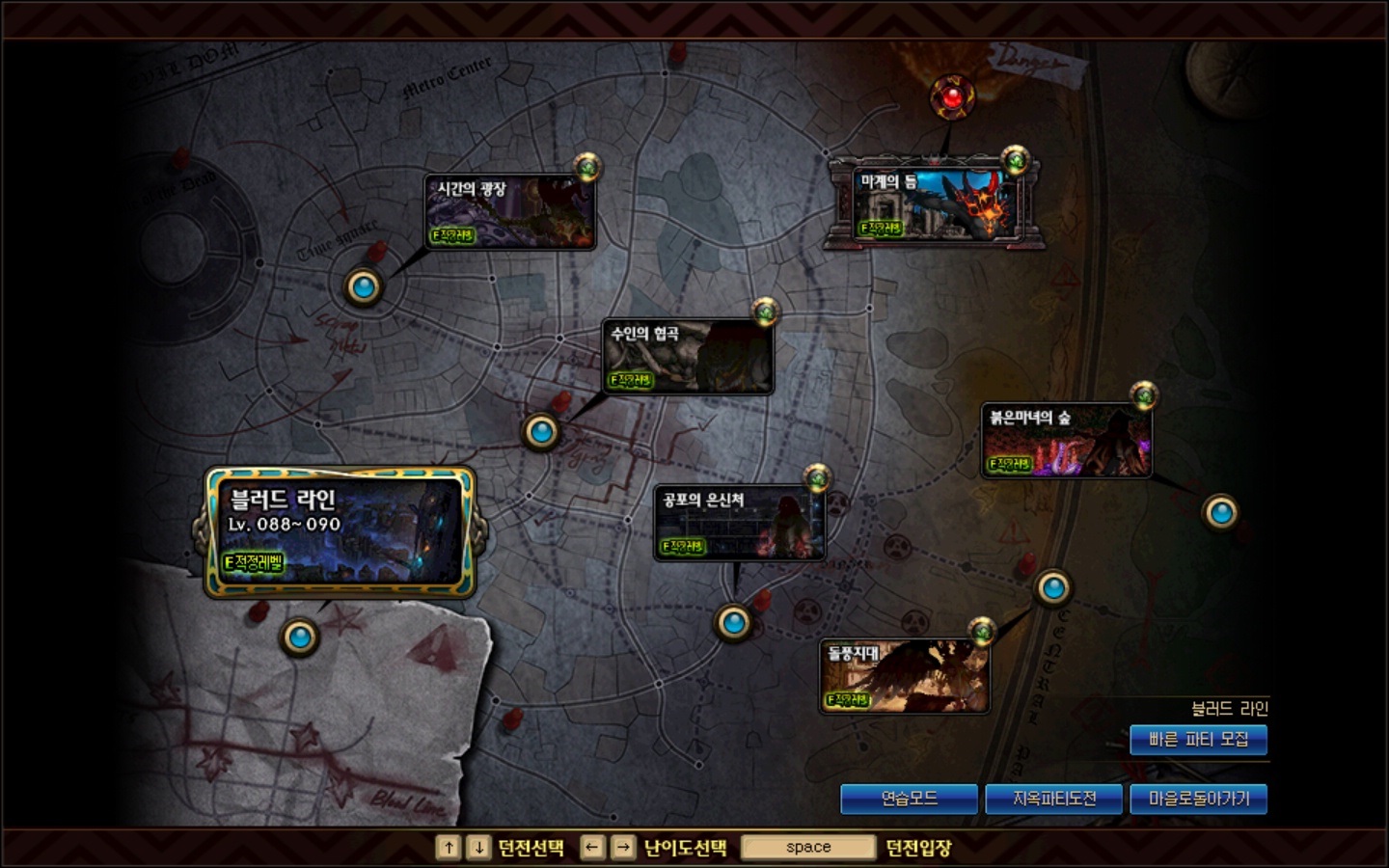Screen dimensions: 1389x868
Task: Select the 붉은마녀의 숲 dungeon
Action: click(1066, 441)
